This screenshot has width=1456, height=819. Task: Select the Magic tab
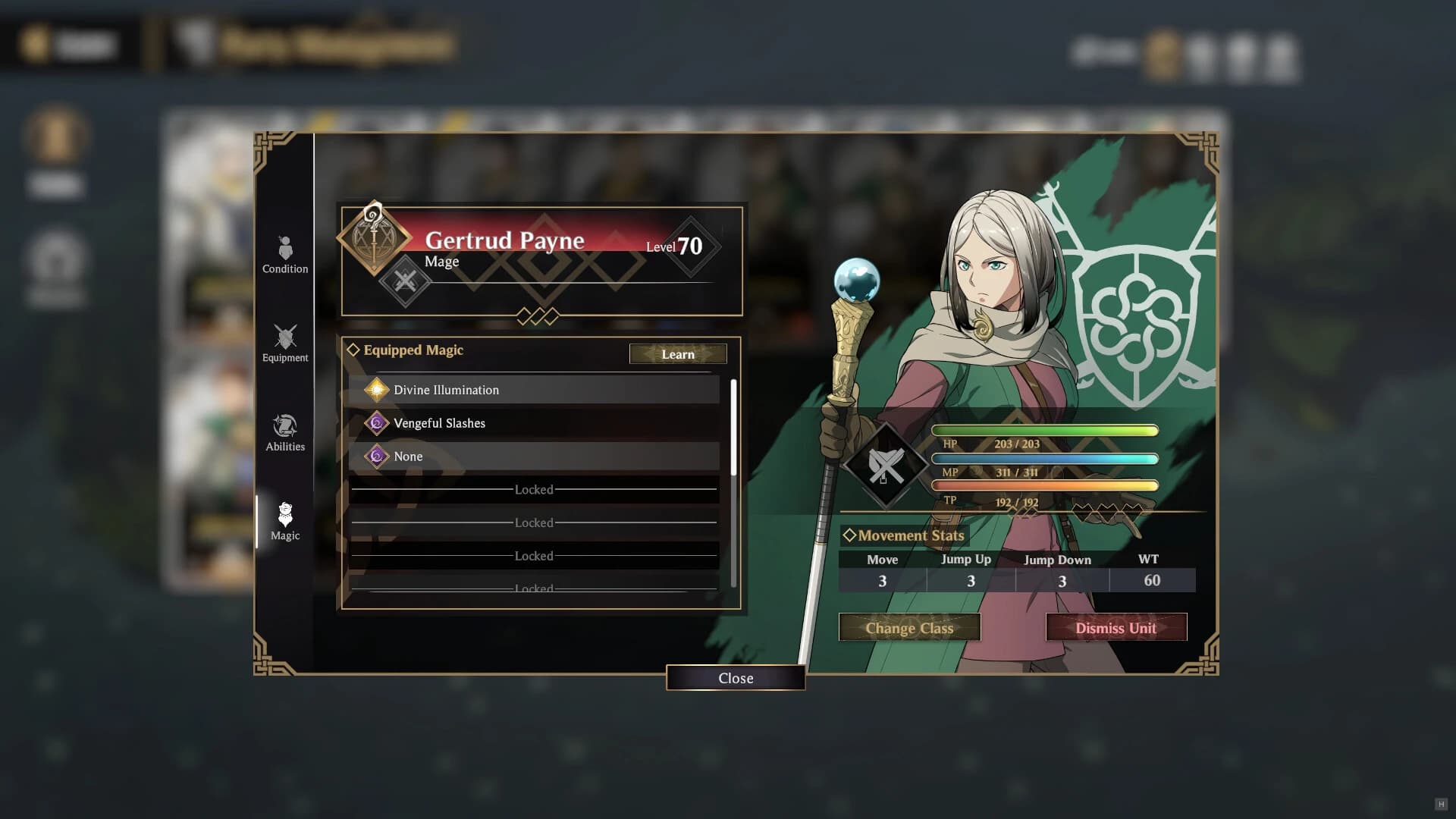click(x=285, y=522)
